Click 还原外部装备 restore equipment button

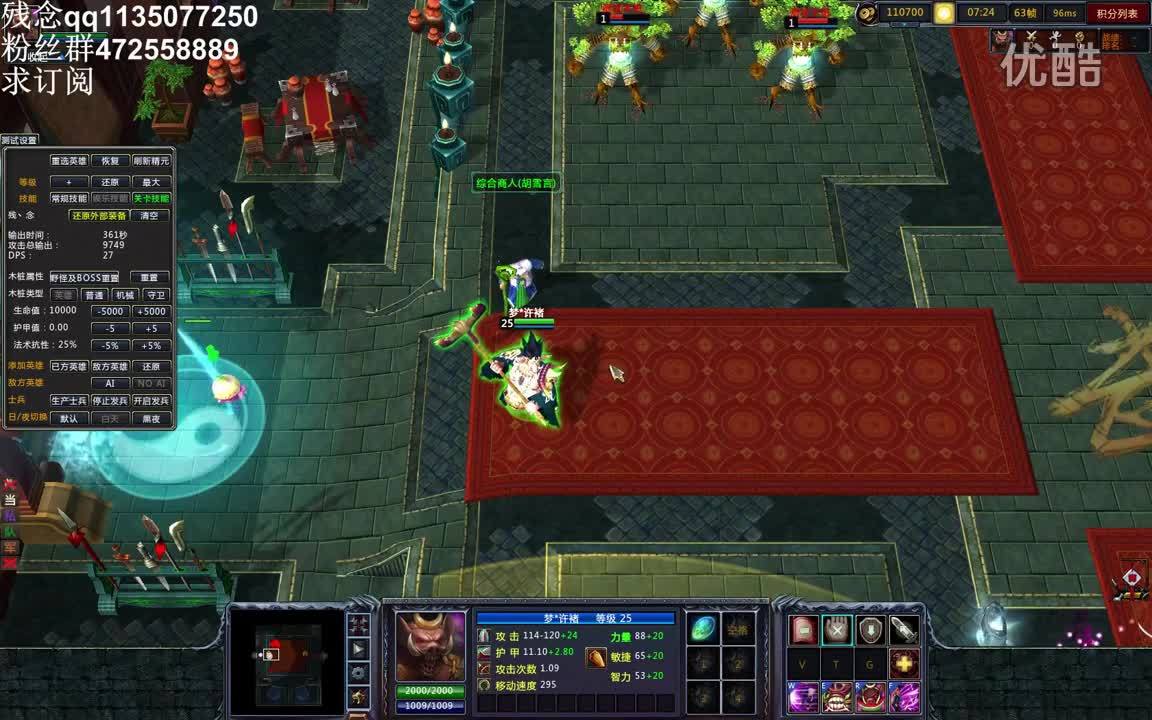point(98,215)
